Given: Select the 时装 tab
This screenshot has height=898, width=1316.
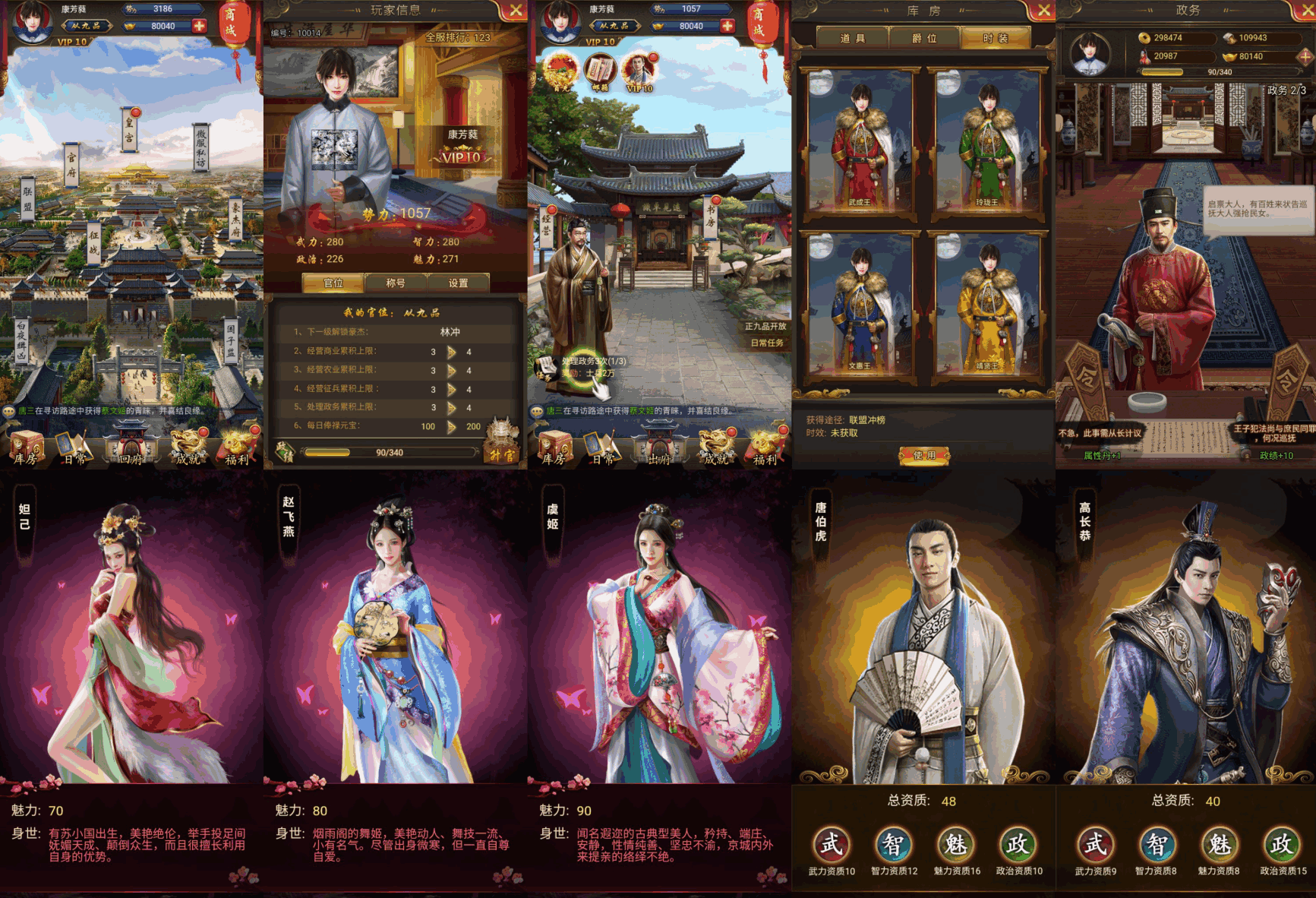Looking at the screenshot, I should click(996, 38).
